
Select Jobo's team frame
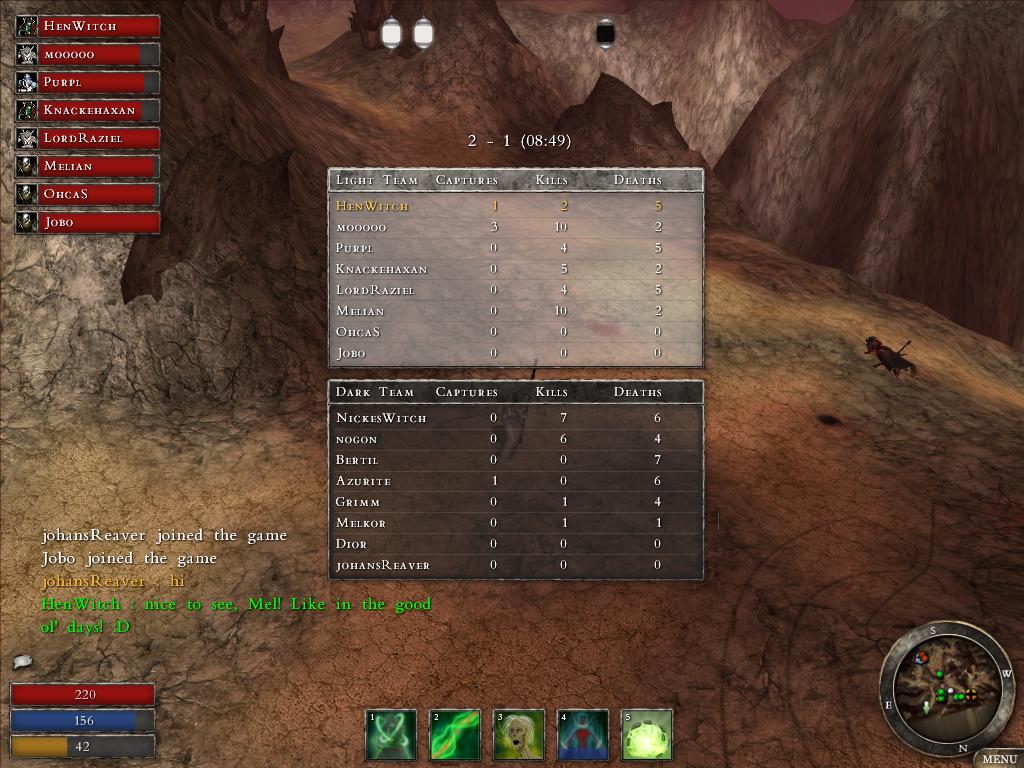[x=88, y=222]
